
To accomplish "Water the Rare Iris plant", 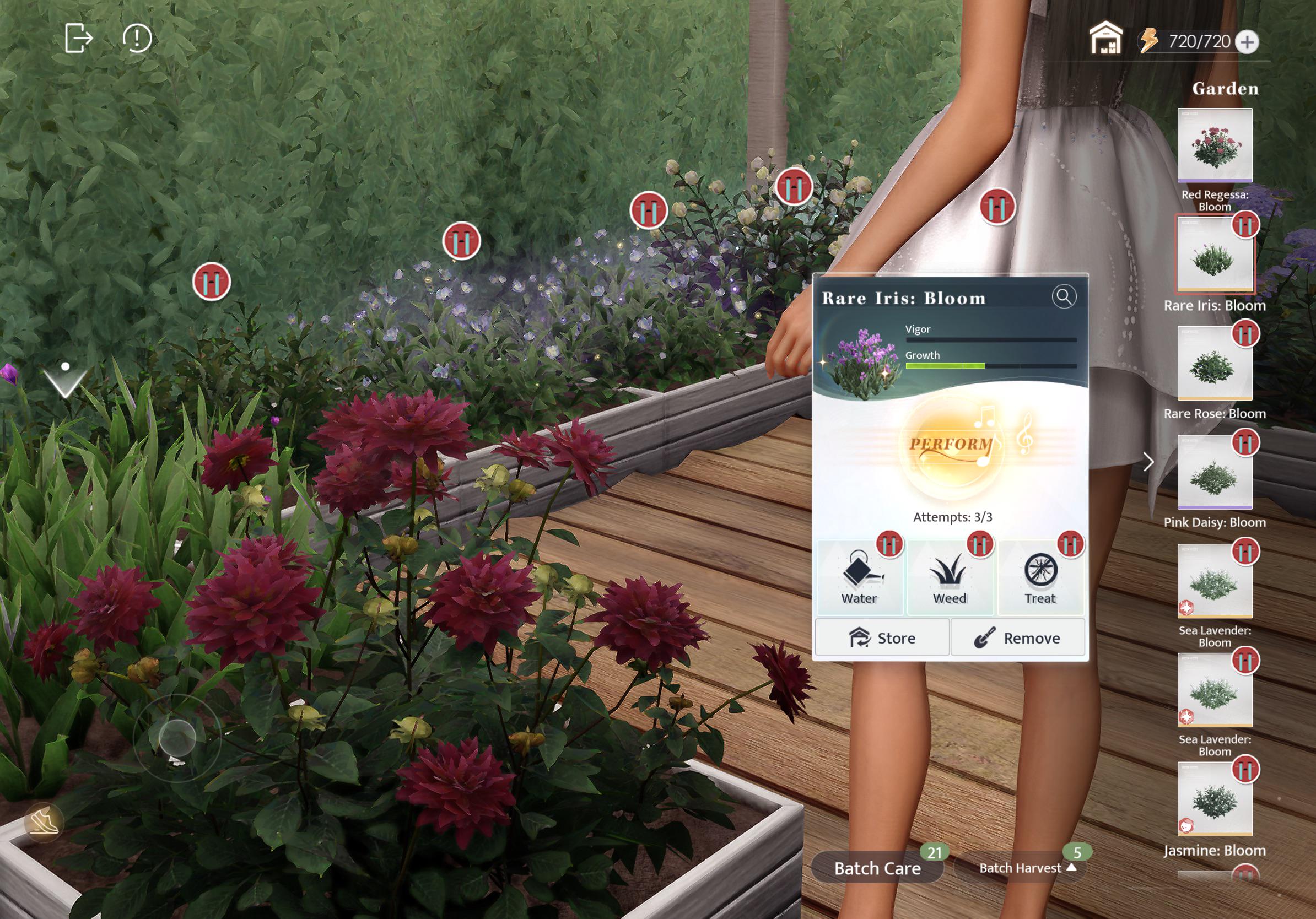I will 859,579.
